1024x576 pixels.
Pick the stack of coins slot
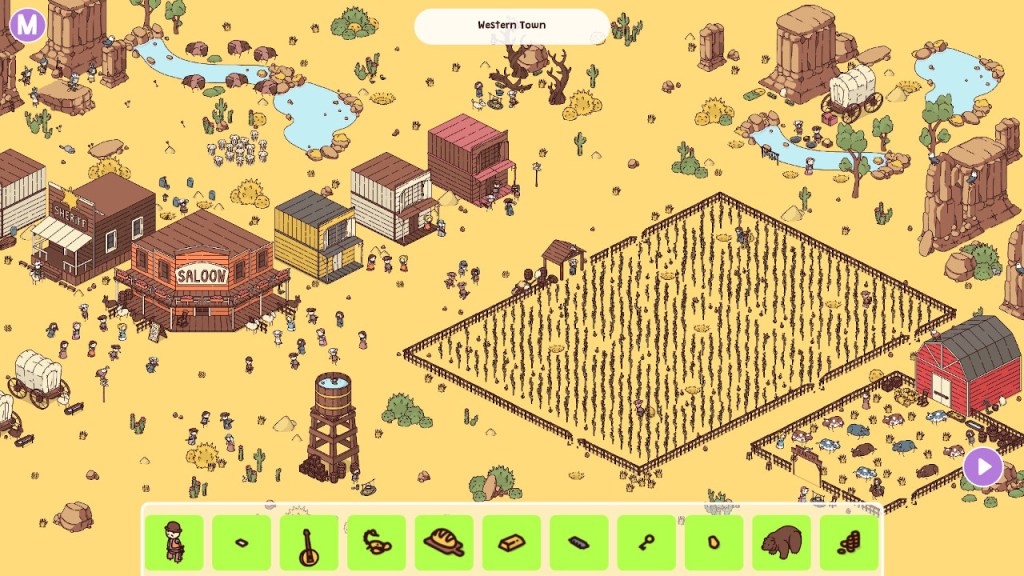click(848, 543)
